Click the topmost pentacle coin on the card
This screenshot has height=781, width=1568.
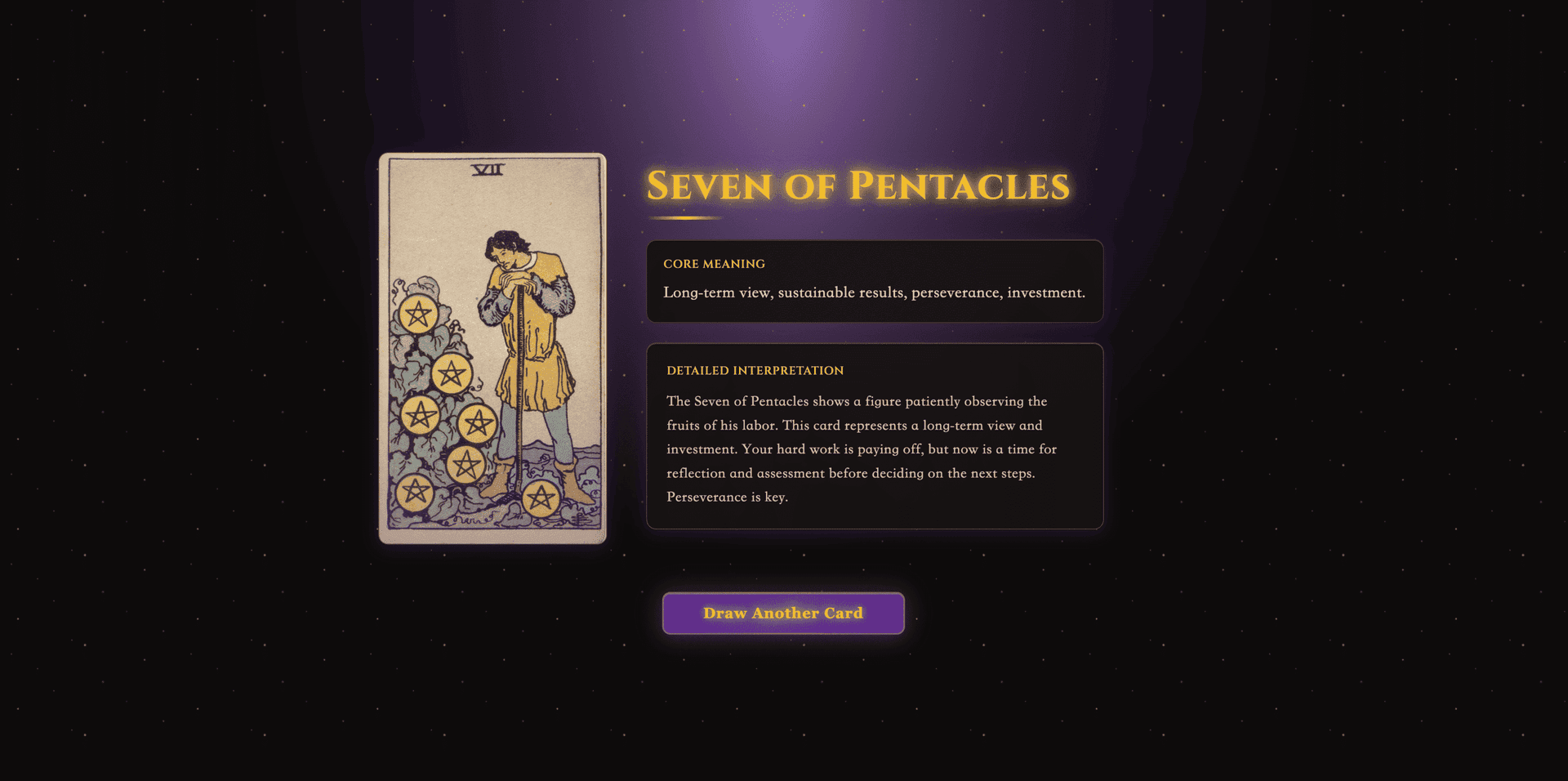pos(417,315)
